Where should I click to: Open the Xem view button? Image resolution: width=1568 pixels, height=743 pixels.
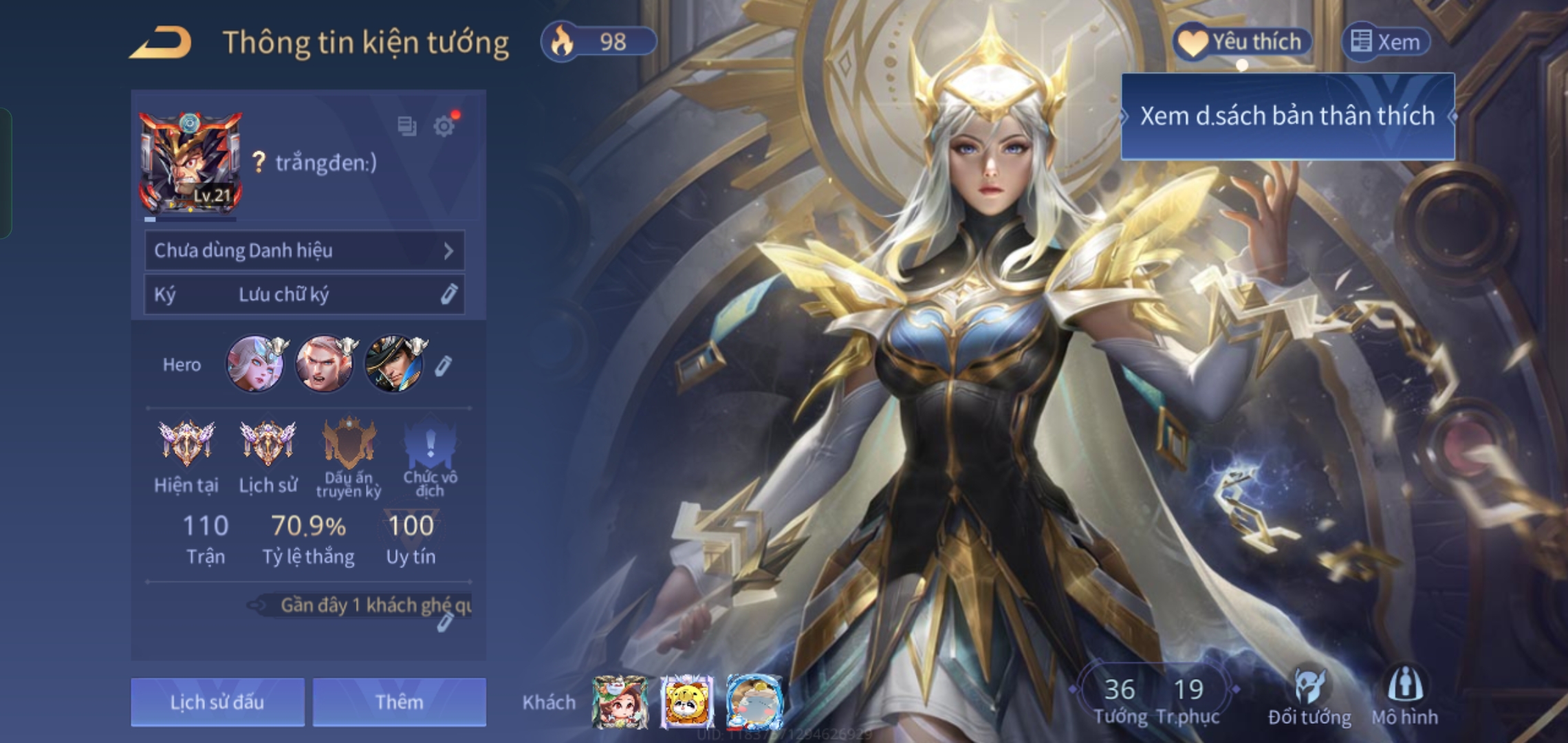pyautogui.click(x=1386, y=42)
